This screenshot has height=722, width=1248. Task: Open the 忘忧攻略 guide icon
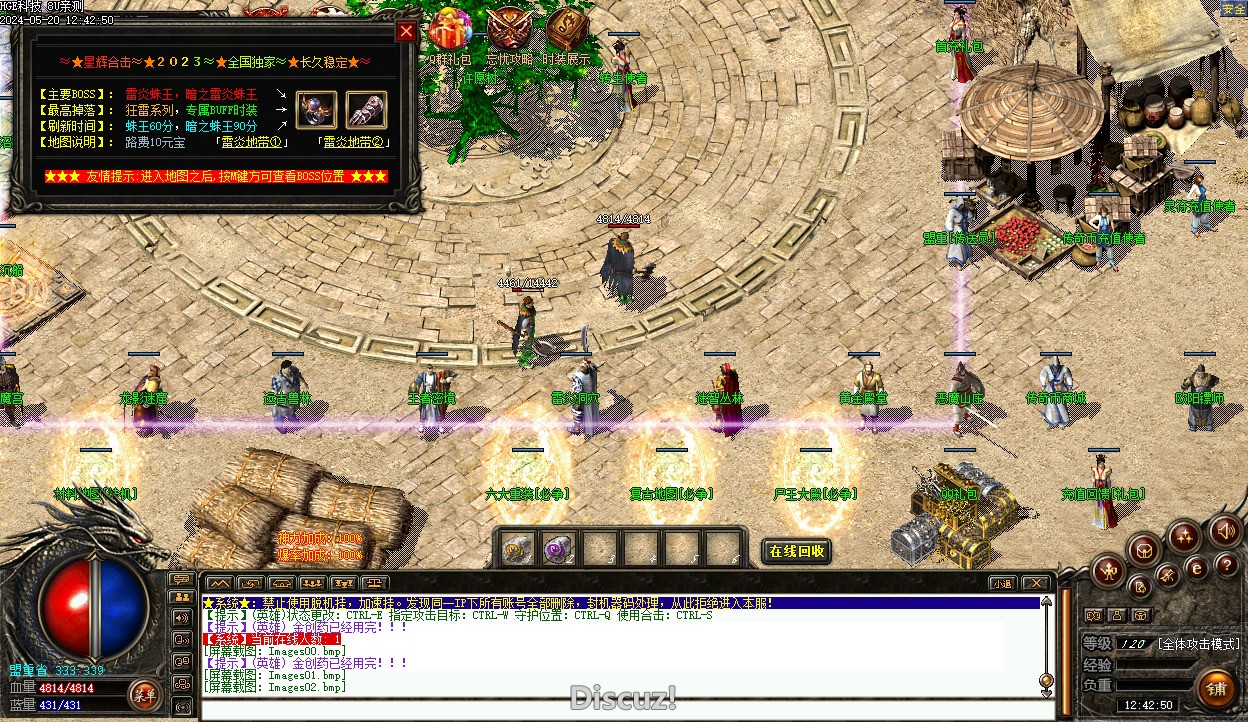point(510,30)
